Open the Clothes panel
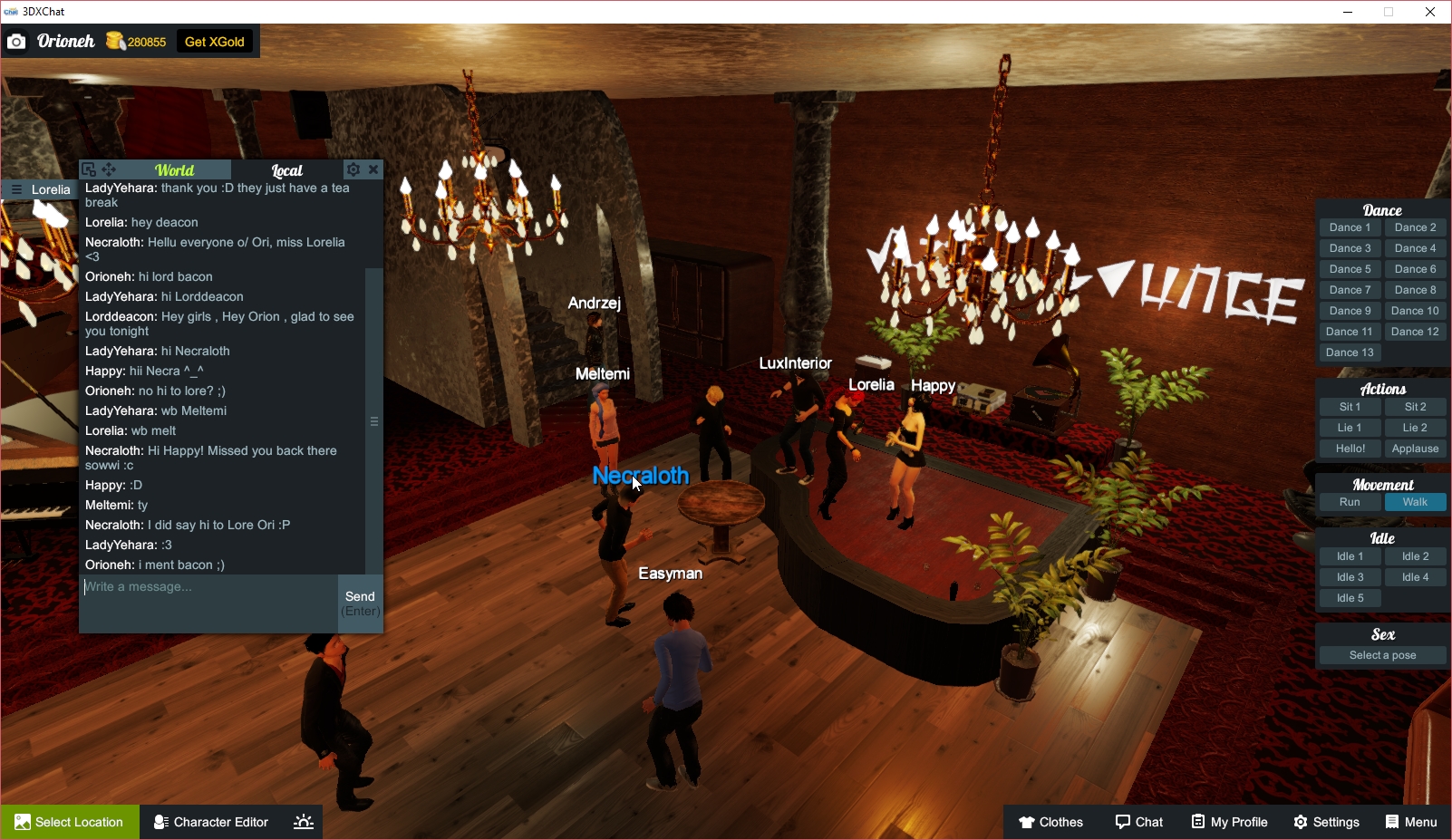Screen dimensions: 1452x840 [x=1050, y=822]
